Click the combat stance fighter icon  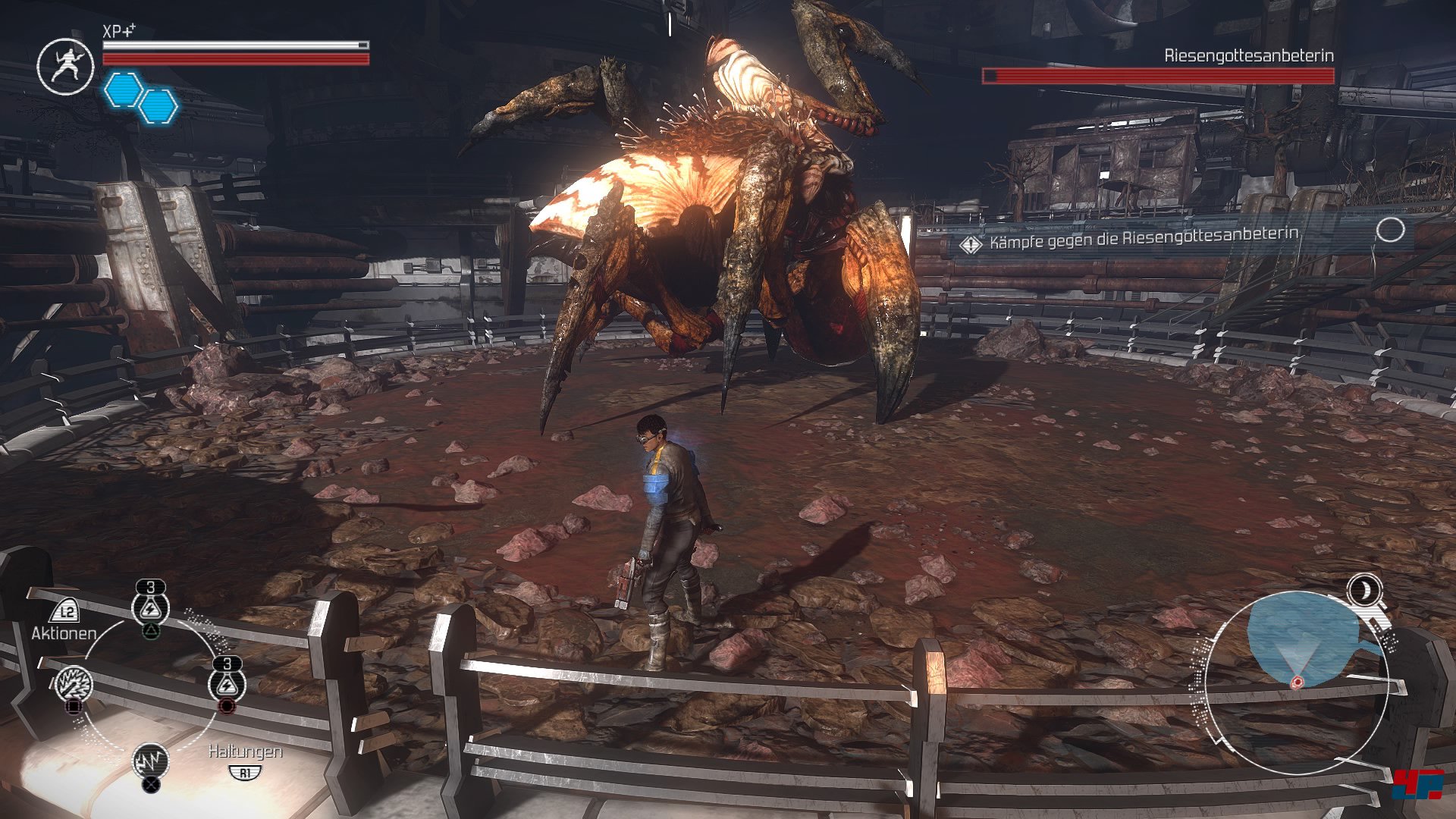pos(66,66)
